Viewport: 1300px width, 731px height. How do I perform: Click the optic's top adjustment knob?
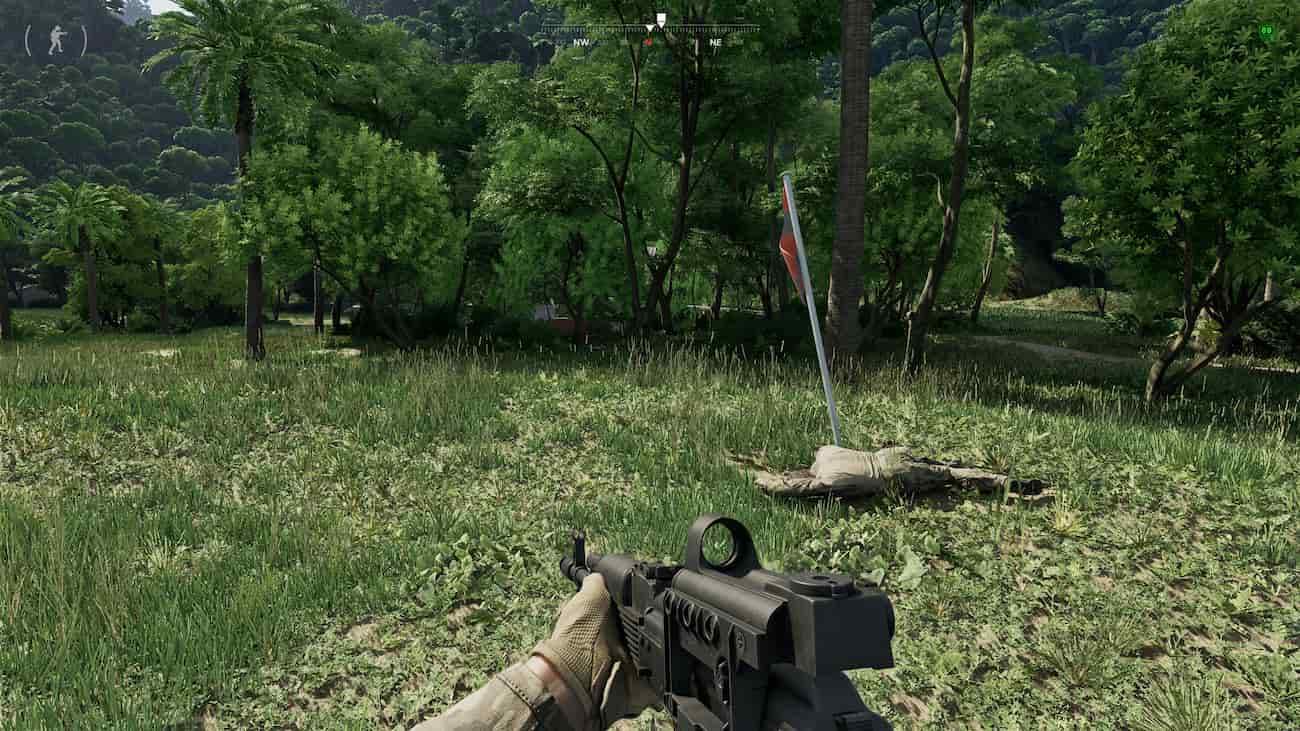pos(818,585)
